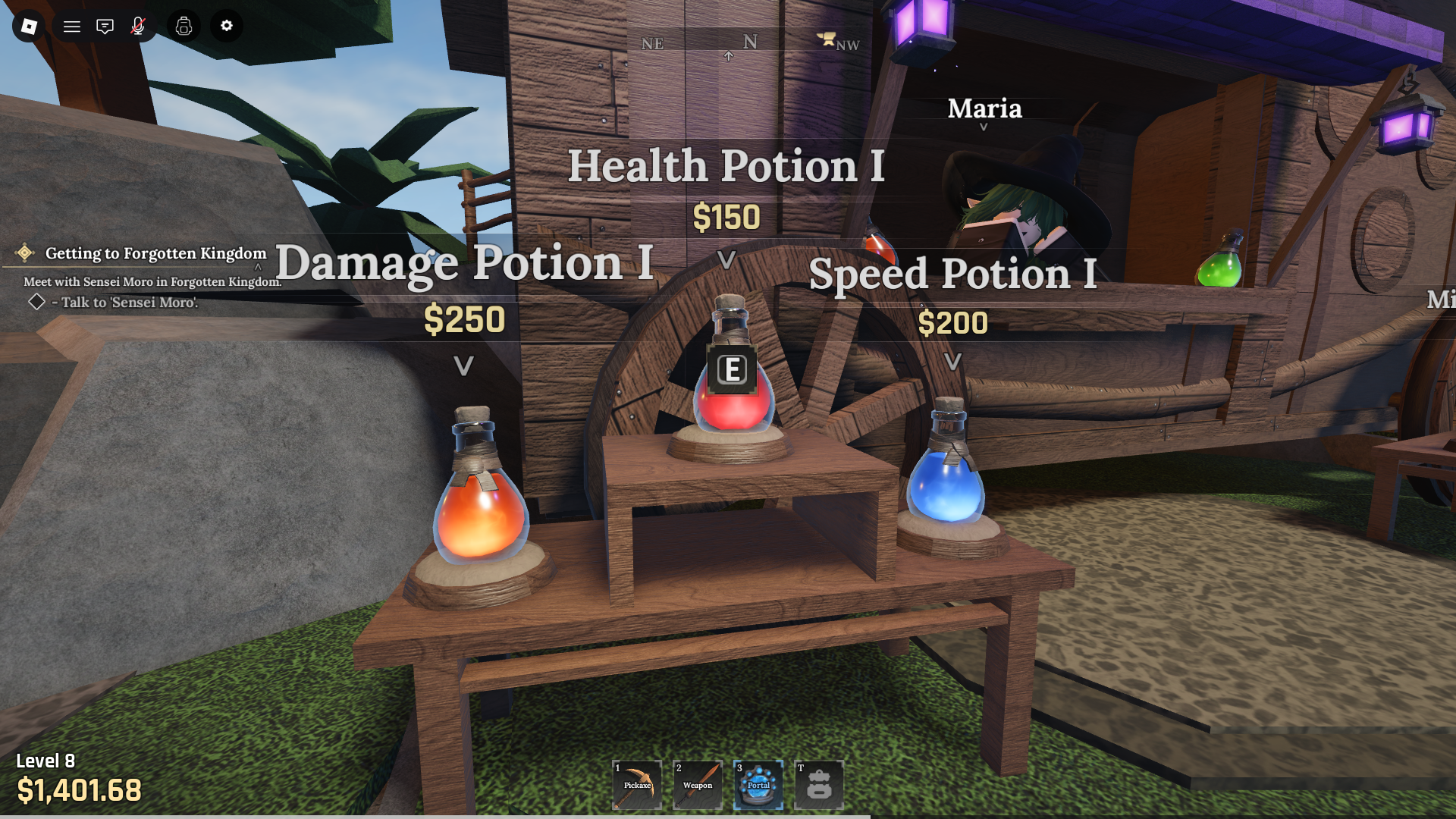Image resolution: width=1456 pixels, height=819 pixels.
Task: Open inventory using the backpack icon top bar
Action: (182, 26)
